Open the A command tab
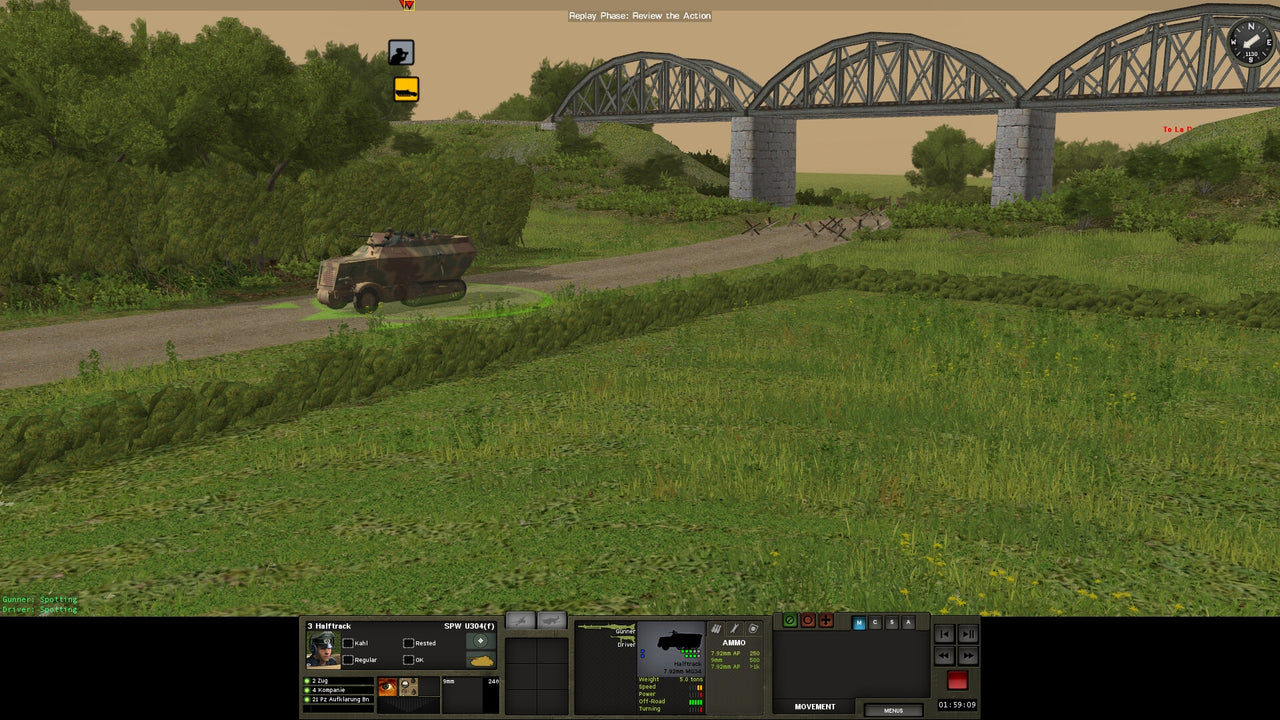 908,622
